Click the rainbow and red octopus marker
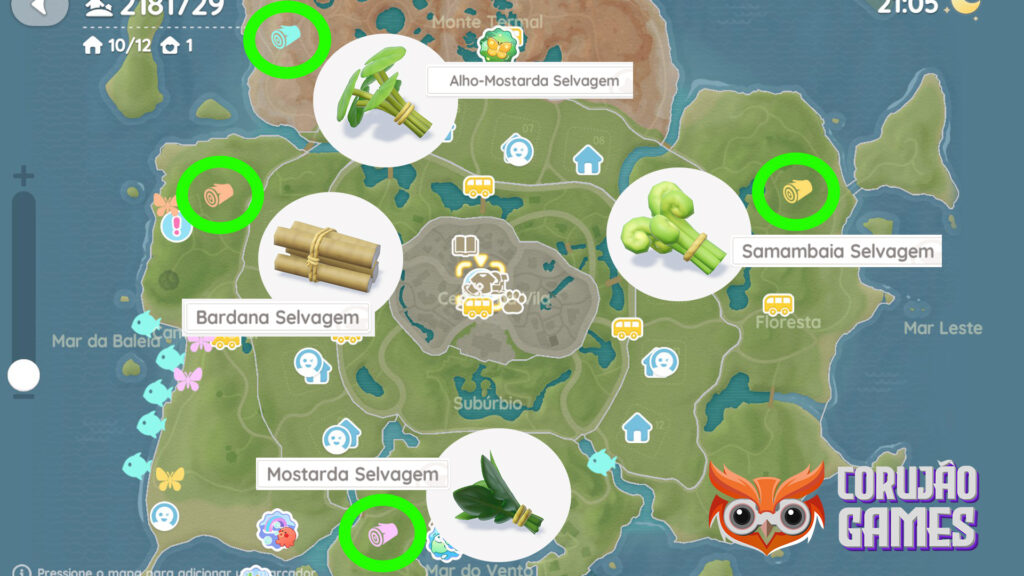Screen dimensions: 1024x576 276,529
